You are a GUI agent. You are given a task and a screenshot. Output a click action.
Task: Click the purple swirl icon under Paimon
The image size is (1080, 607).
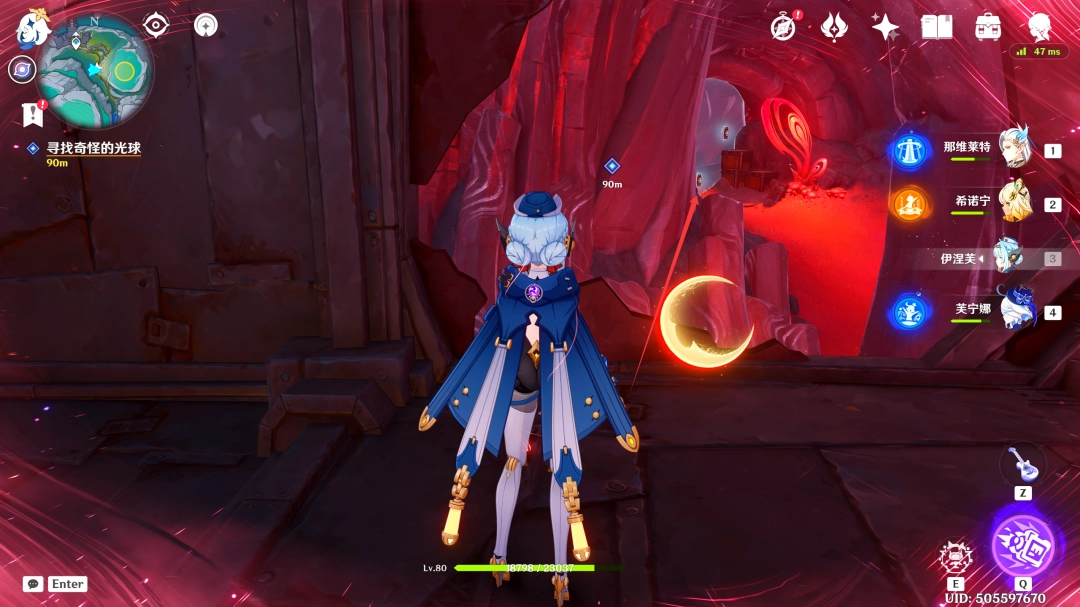click(x=21, y=69)
